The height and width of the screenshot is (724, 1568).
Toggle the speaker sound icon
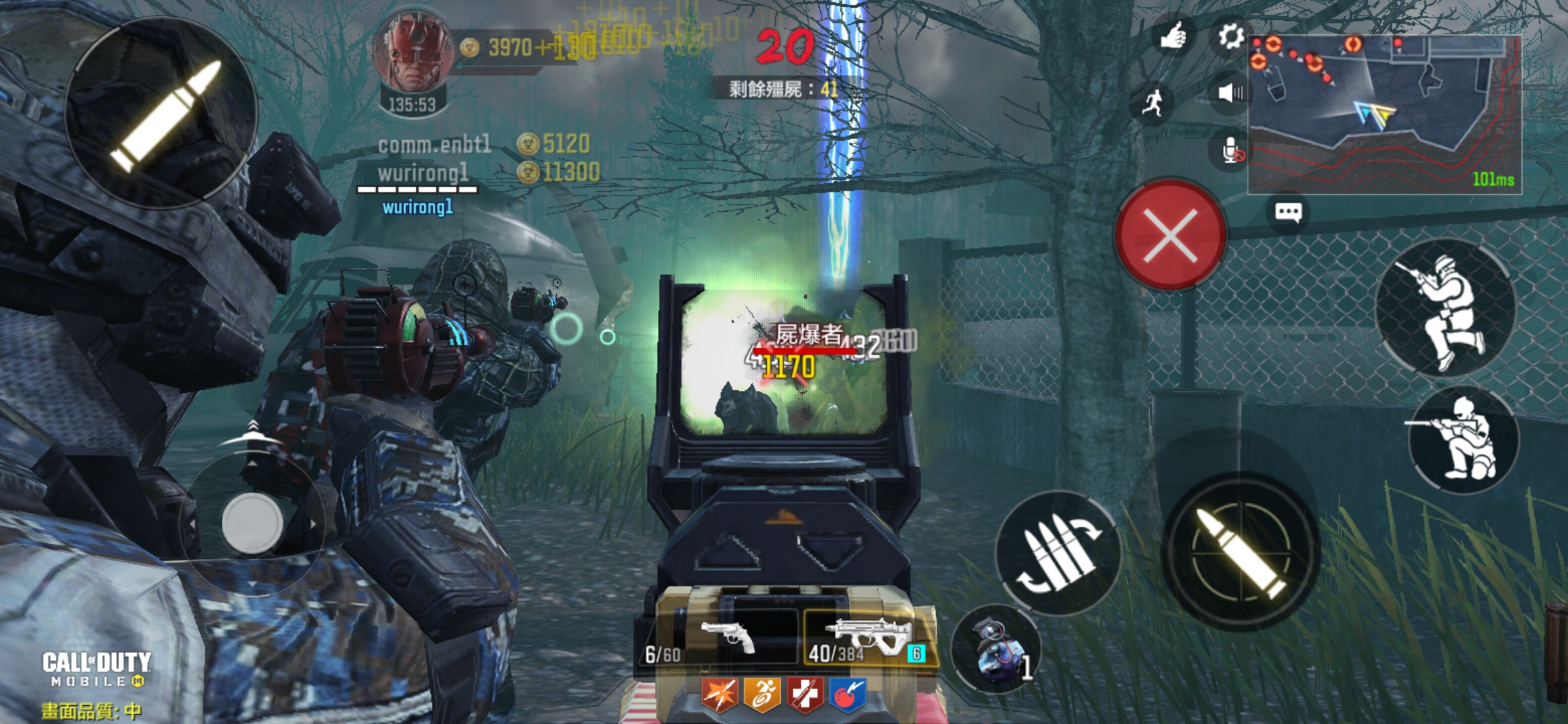pyautogui.click(x=1230, y=93)
